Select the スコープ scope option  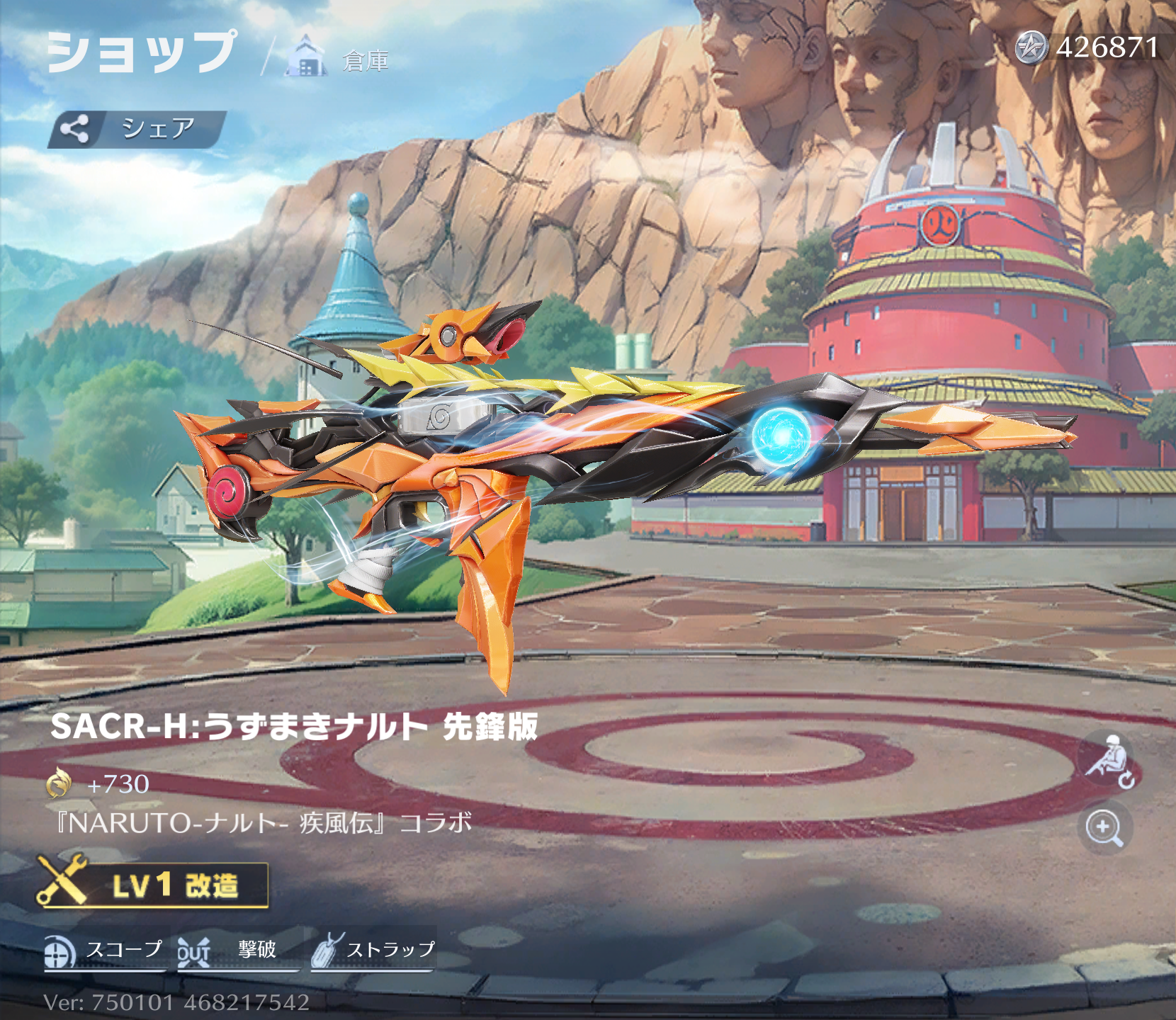105,951
